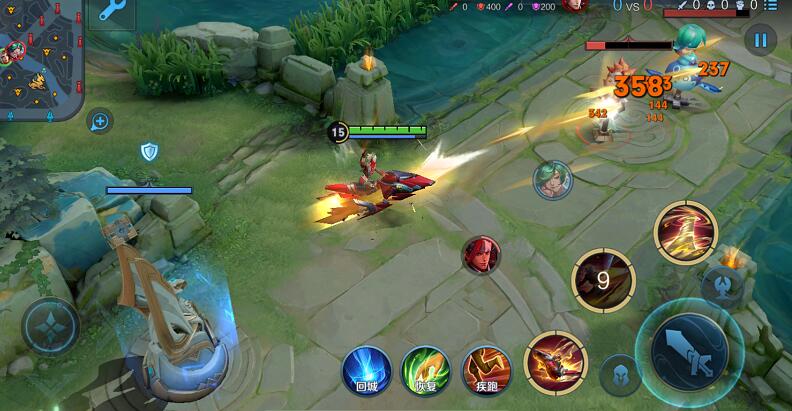
Task: Open the scoreboard list icon
Action: click(771, 6)
